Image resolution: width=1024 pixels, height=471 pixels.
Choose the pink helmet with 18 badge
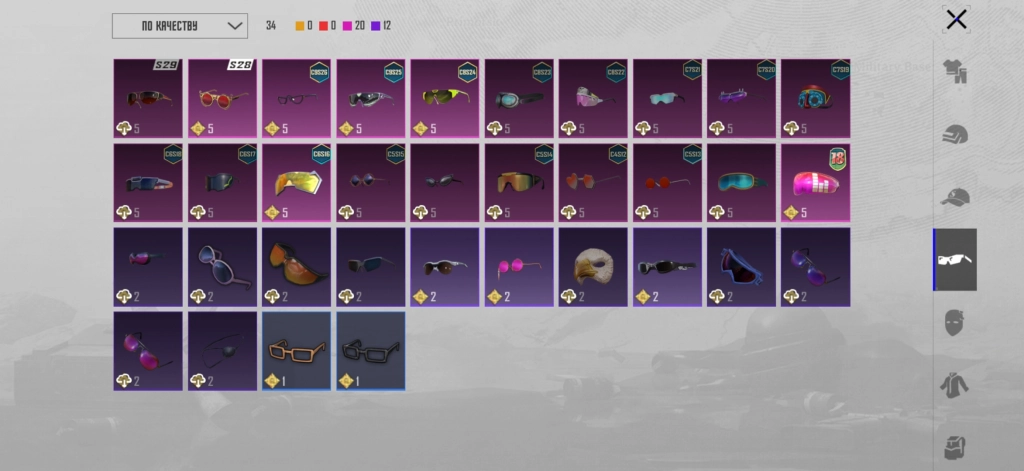tap(815, 182)
